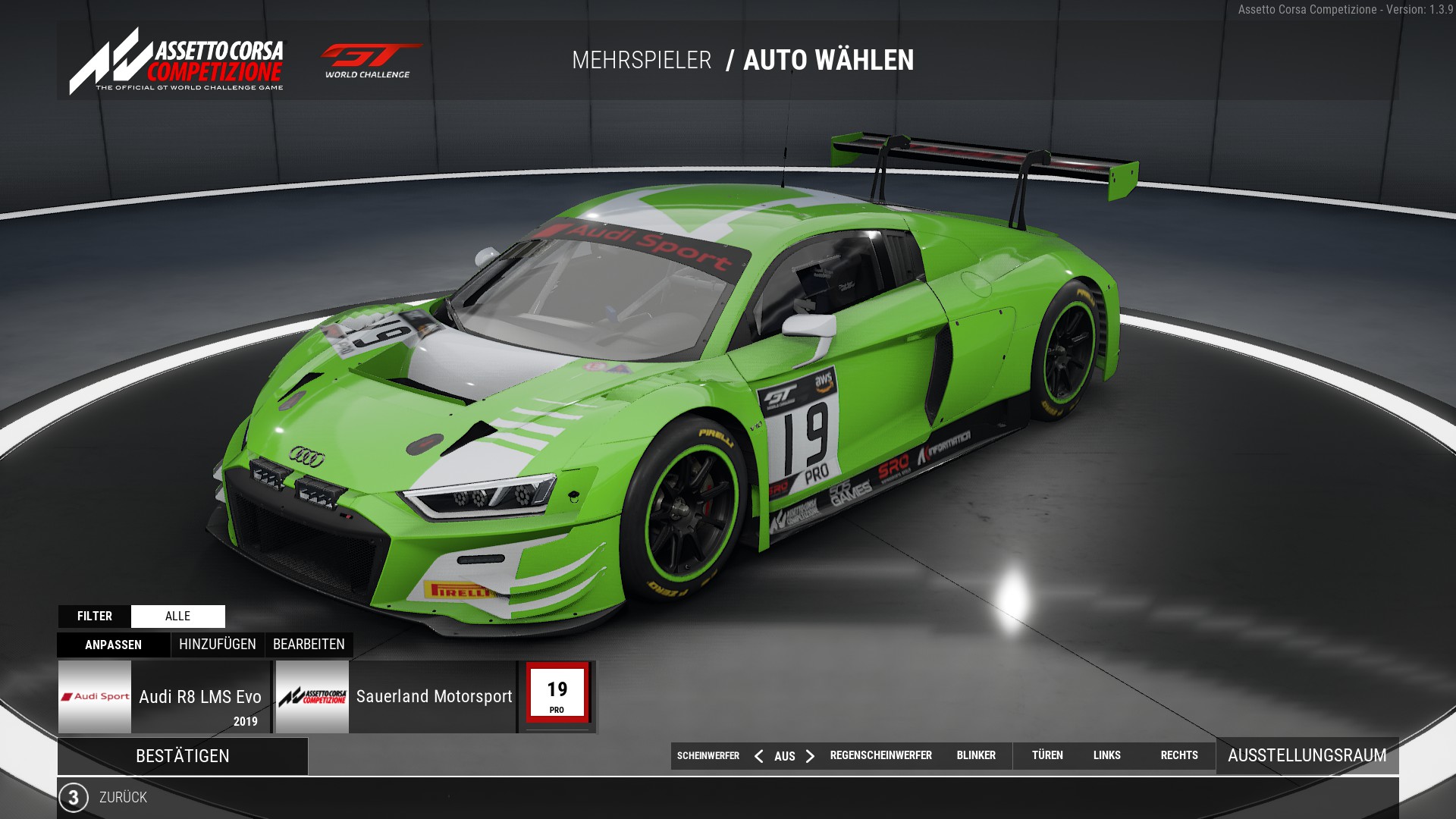The width and height of the screenshot is (1456, 819).
Task: Switch to the Hinzufügen tab
Action: click(218, 645)
